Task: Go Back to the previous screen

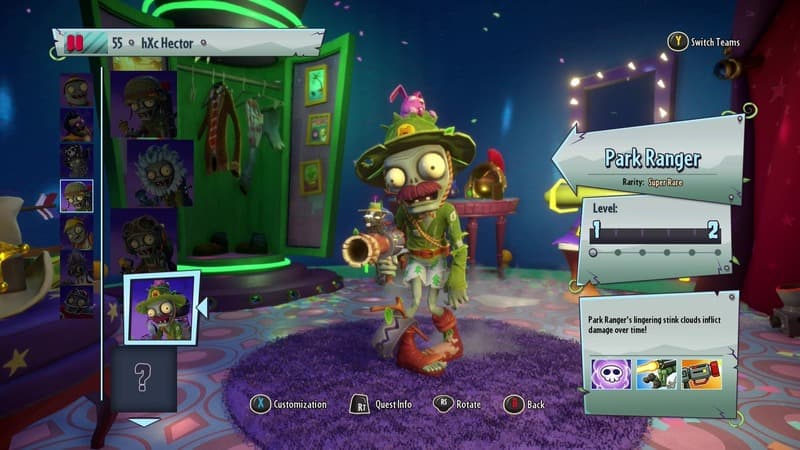Action: click(x=525, y=404)
